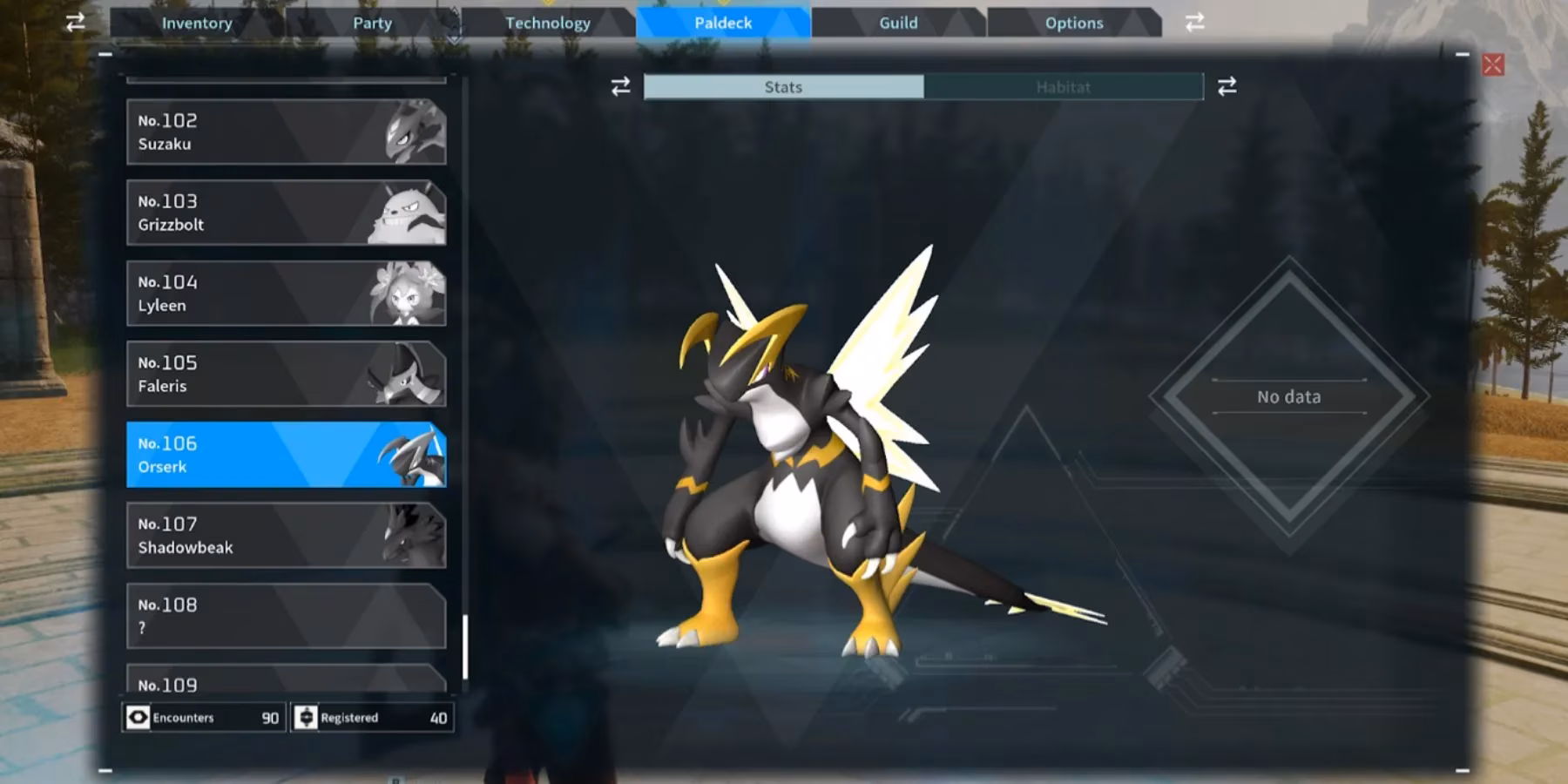Click the Encounters counter icon
This screenshot has height=784, width=1568.
[139, 717]
